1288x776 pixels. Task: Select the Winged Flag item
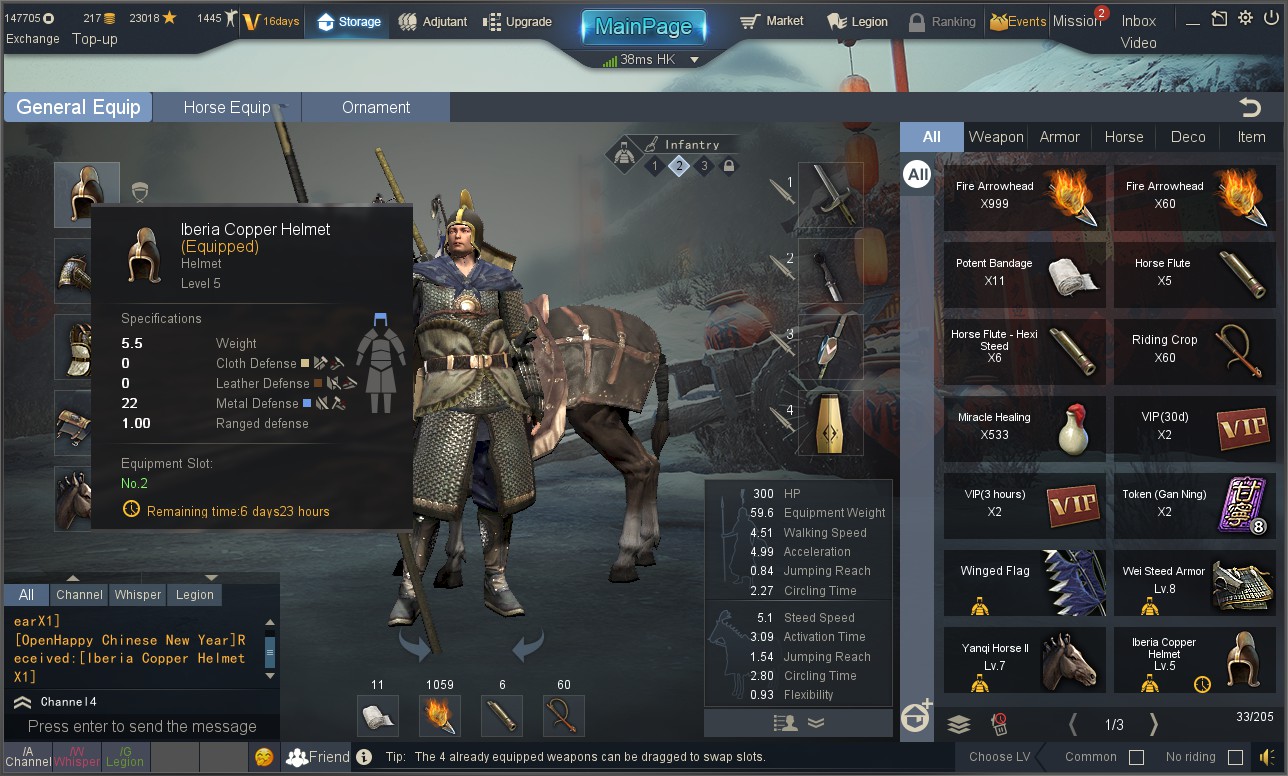pos(1025,581)
